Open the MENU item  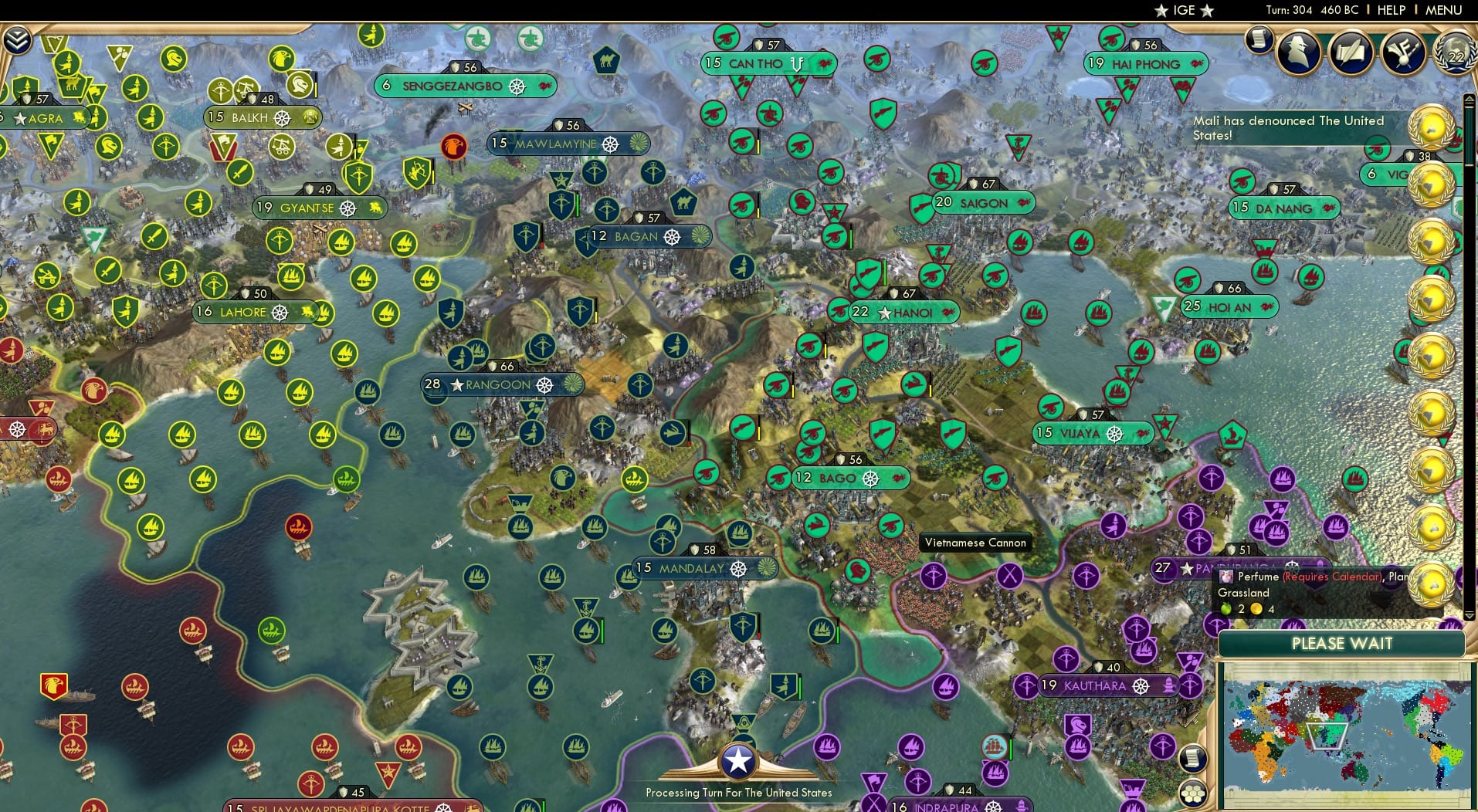click(x=1446, y=10)
